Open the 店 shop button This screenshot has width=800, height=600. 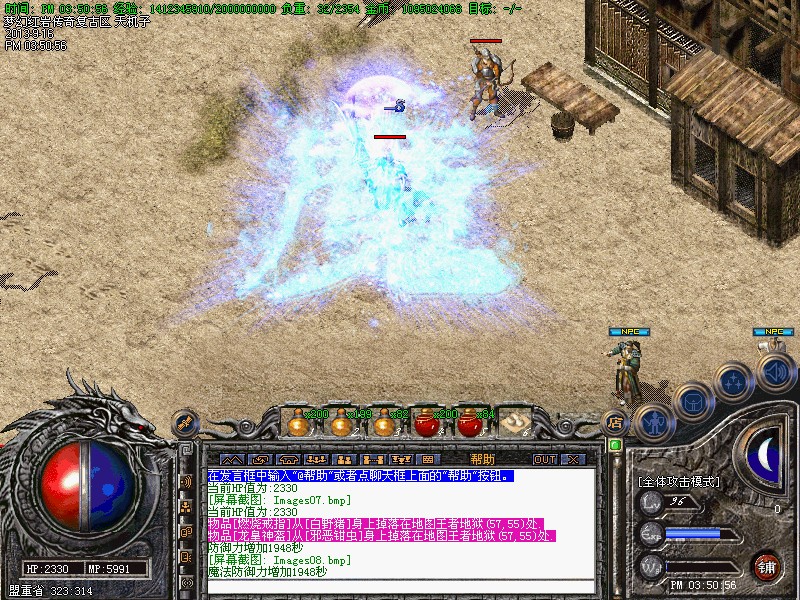point(615,424)
